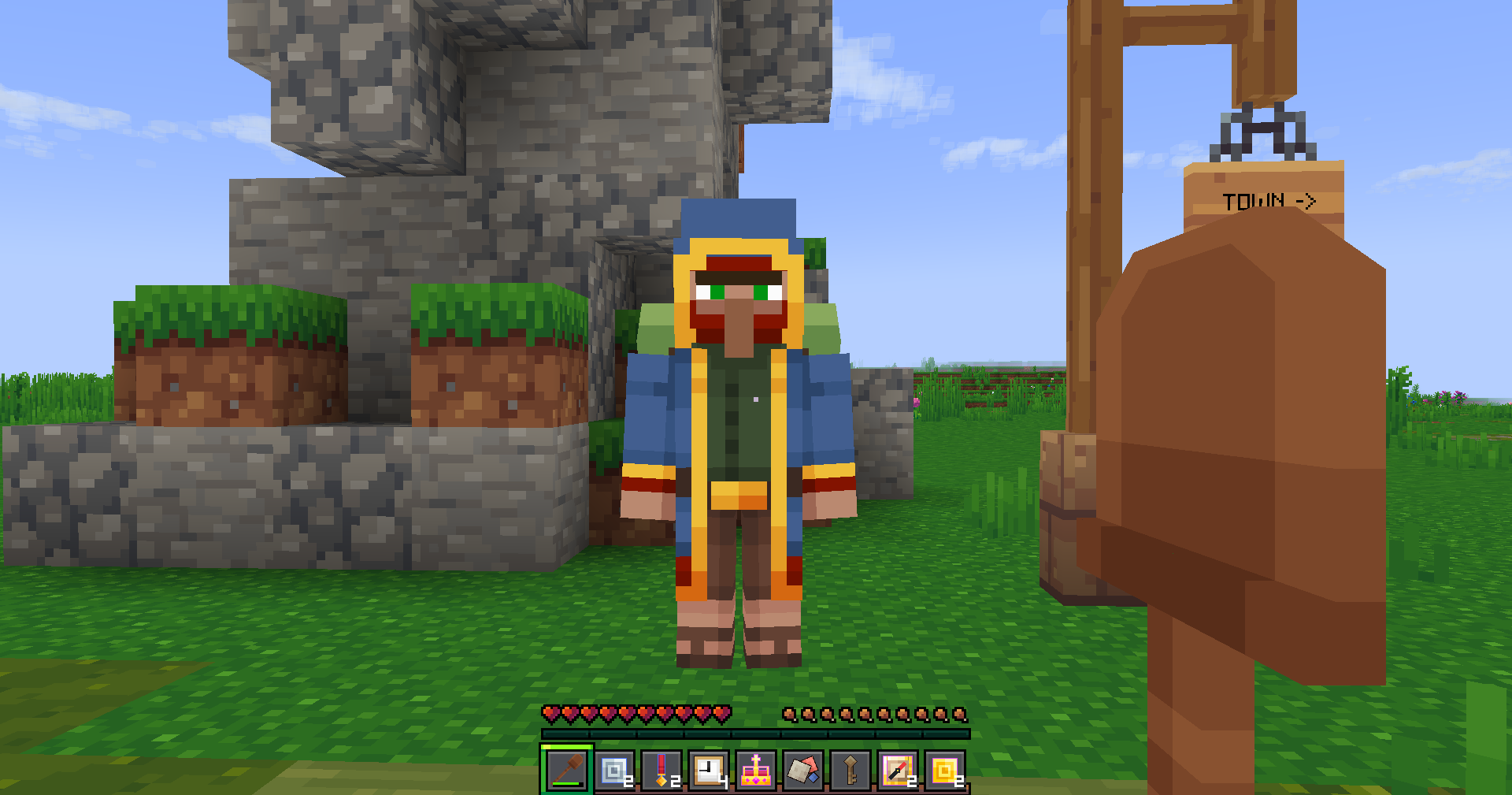
Task: Select the trial key in the hotbar
Action: coord(850,772)
